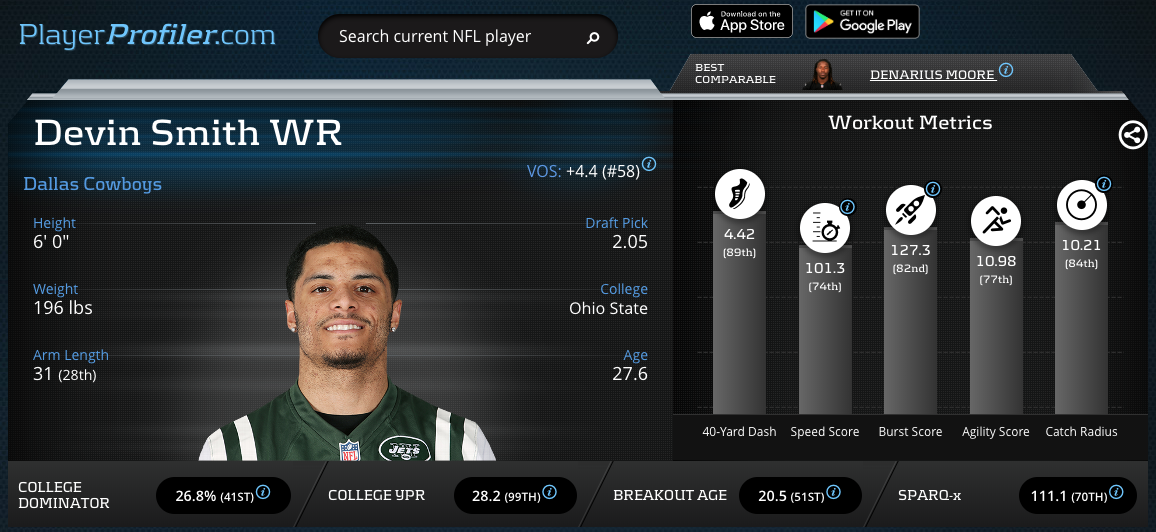The height and width of the screenshot is (532, 1156).
Task: Open the Google Play download badge
Action: [x=862, y=21]
